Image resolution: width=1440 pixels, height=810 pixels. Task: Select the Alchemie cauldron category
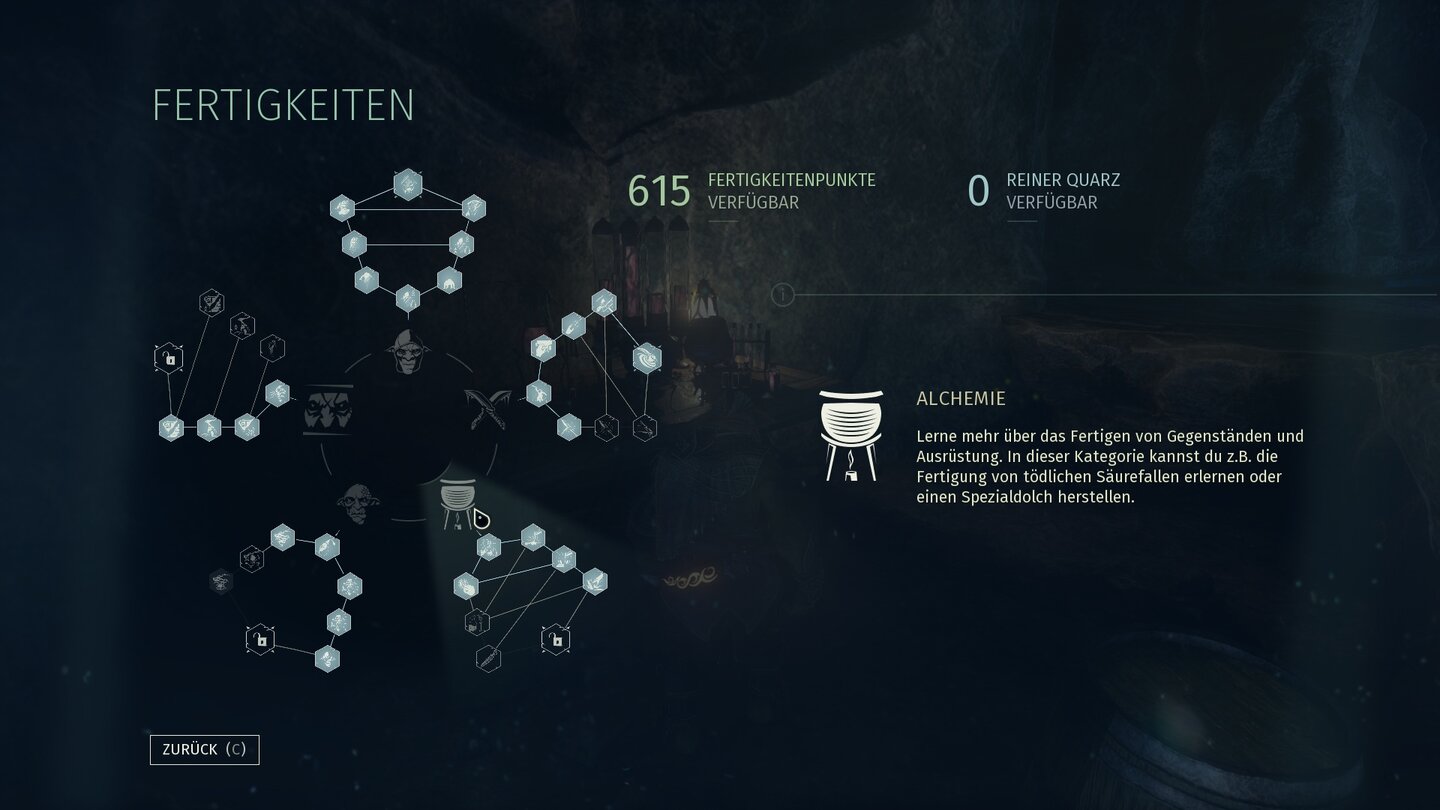pyautogui.click(x=459, y=502)
